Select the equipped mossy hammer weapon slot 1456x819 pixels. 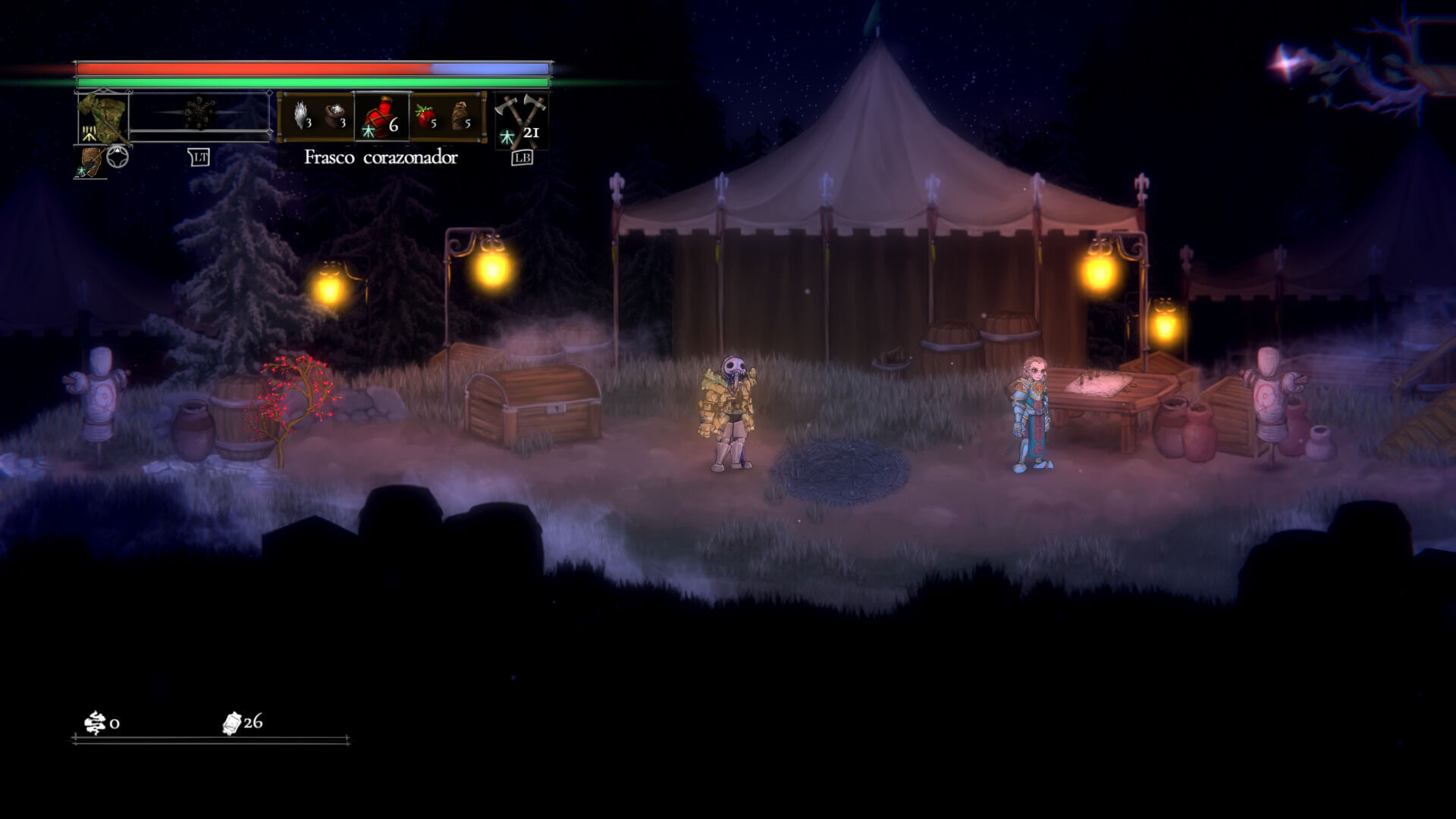pos(103,117)
